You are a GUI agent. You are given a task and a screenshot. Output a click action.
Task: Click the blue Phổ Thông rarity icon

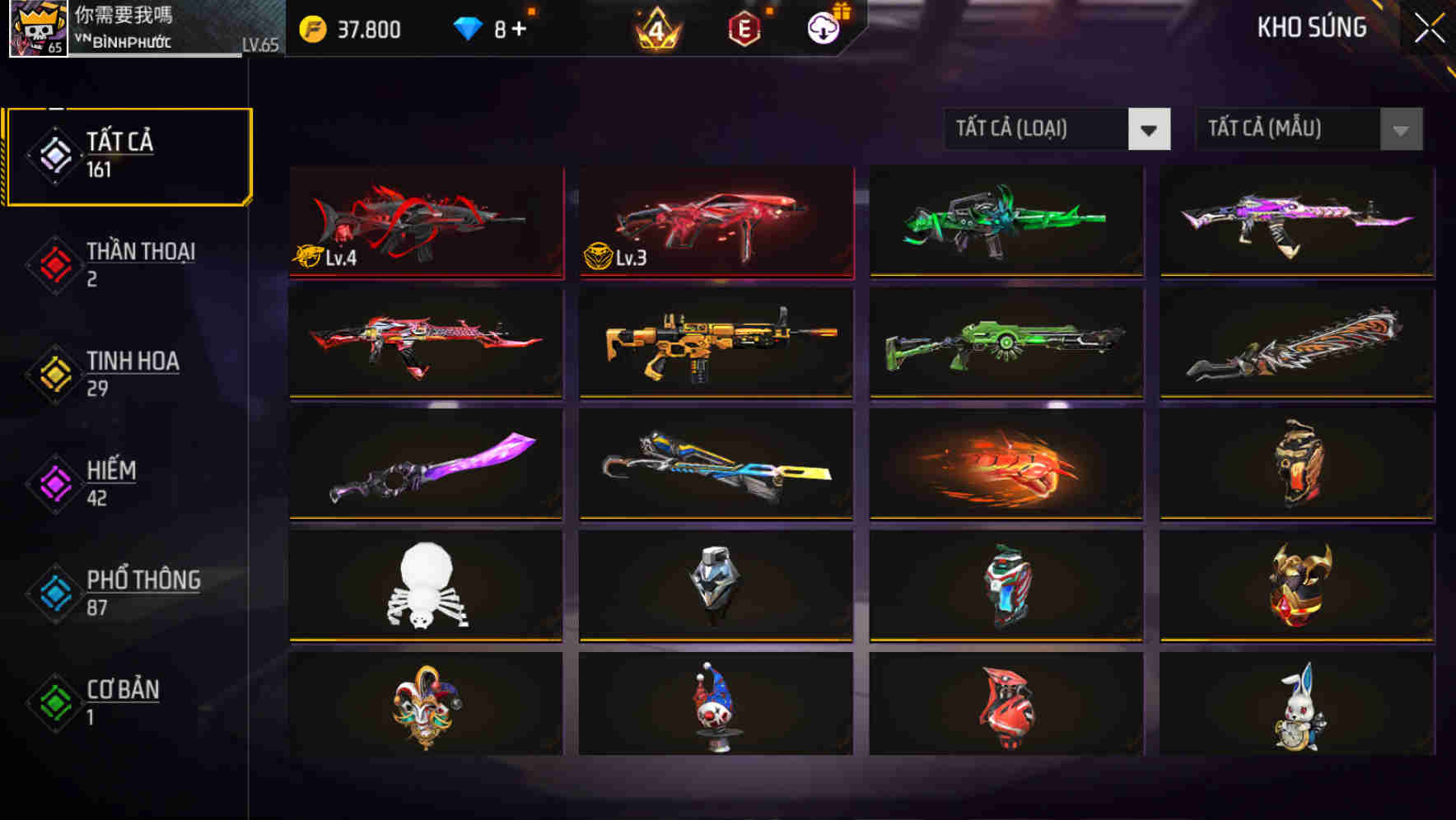[x=51, y=591]
